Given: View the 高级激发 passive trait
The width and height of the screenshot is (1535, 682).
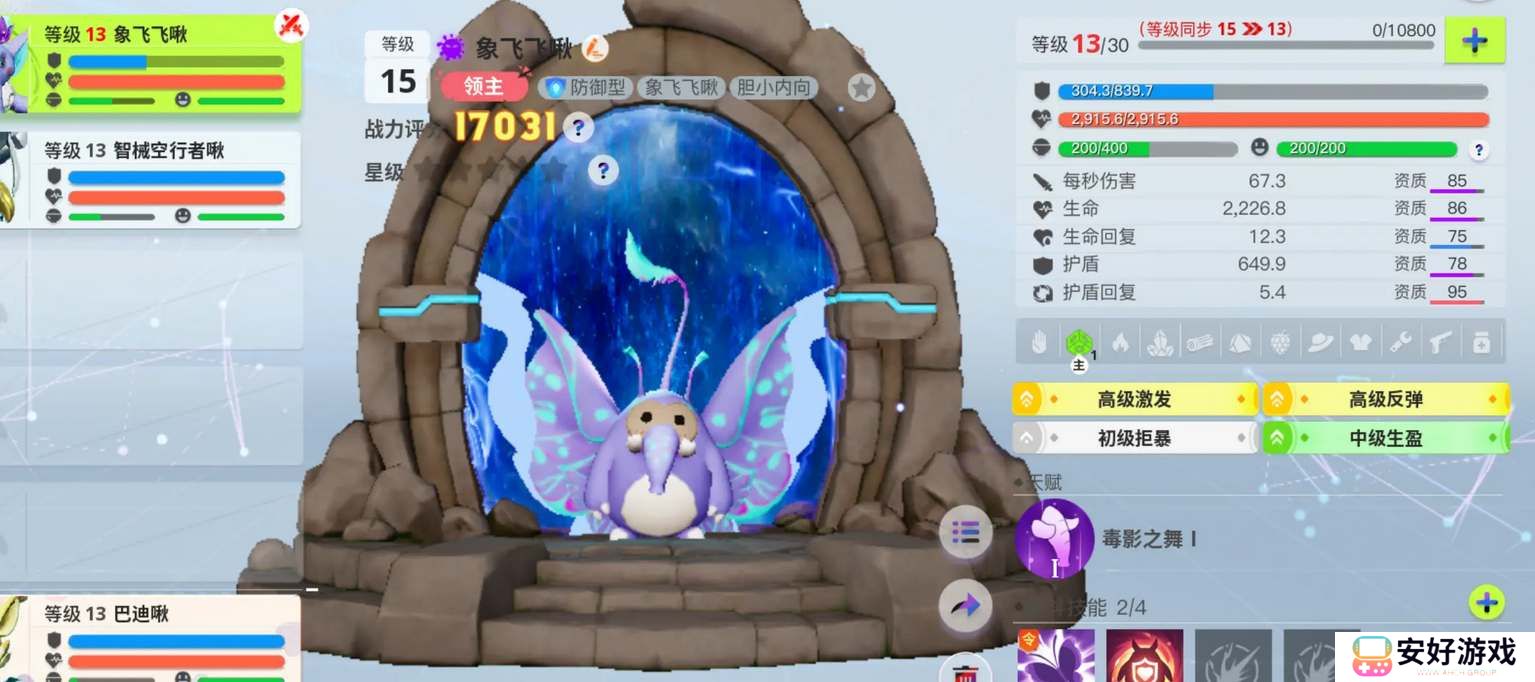Looking at the screenshot, I should coord(1135,400).
